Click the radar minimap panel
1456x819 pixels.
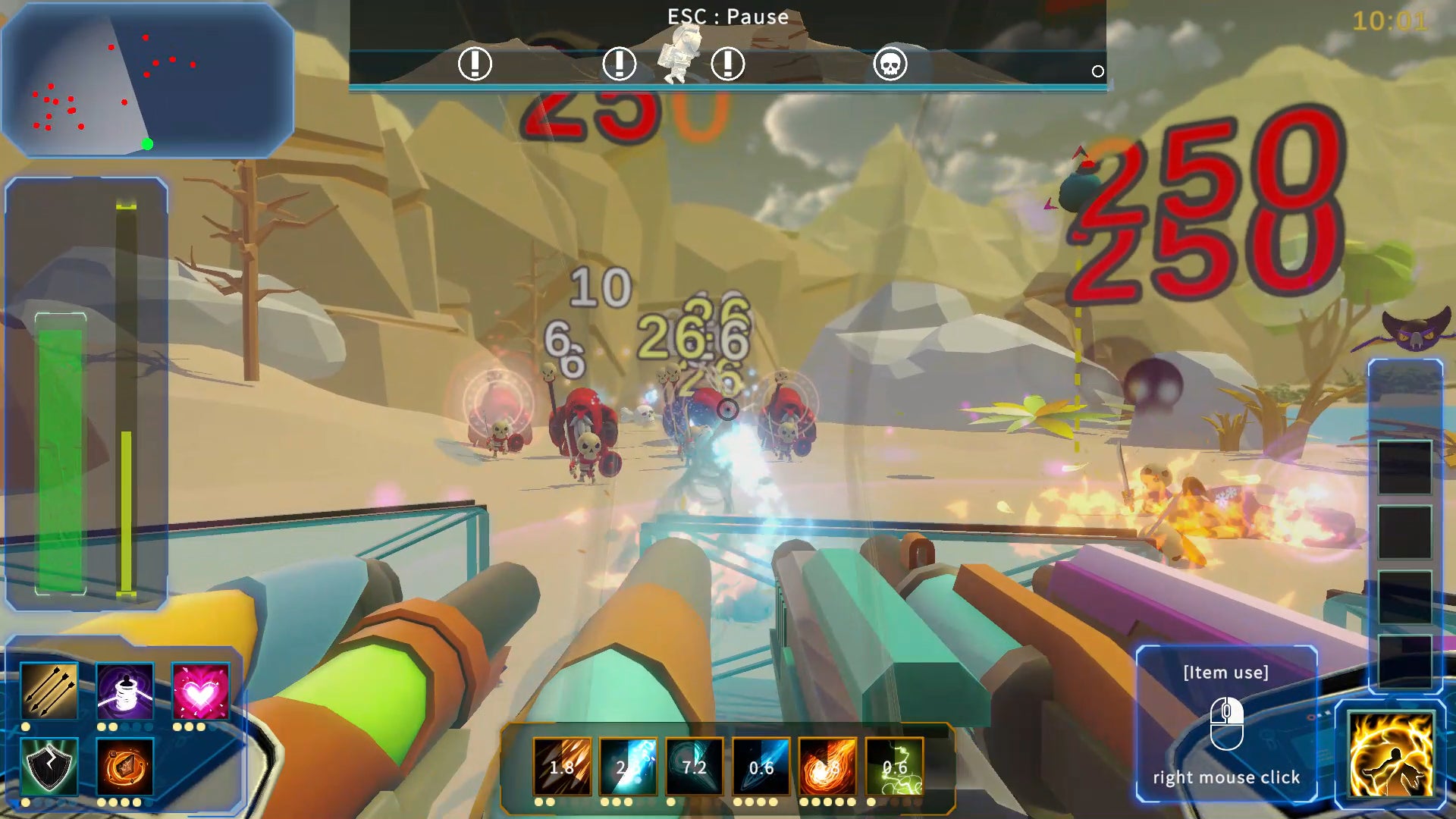[x=147, y=80]
